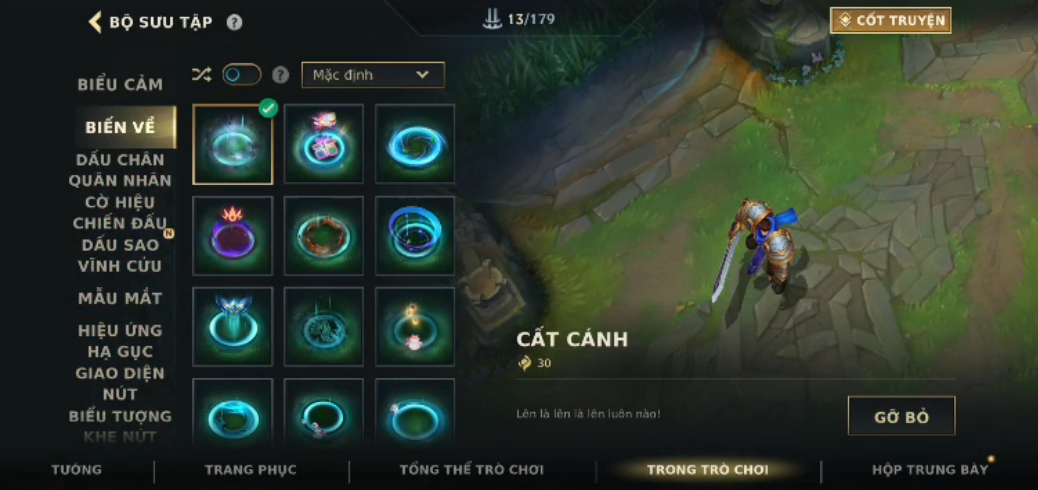The width and height of the screenshot is (1038, 490).
Task: Open the Giao Diện Nút category
Action: pos(120,383)
